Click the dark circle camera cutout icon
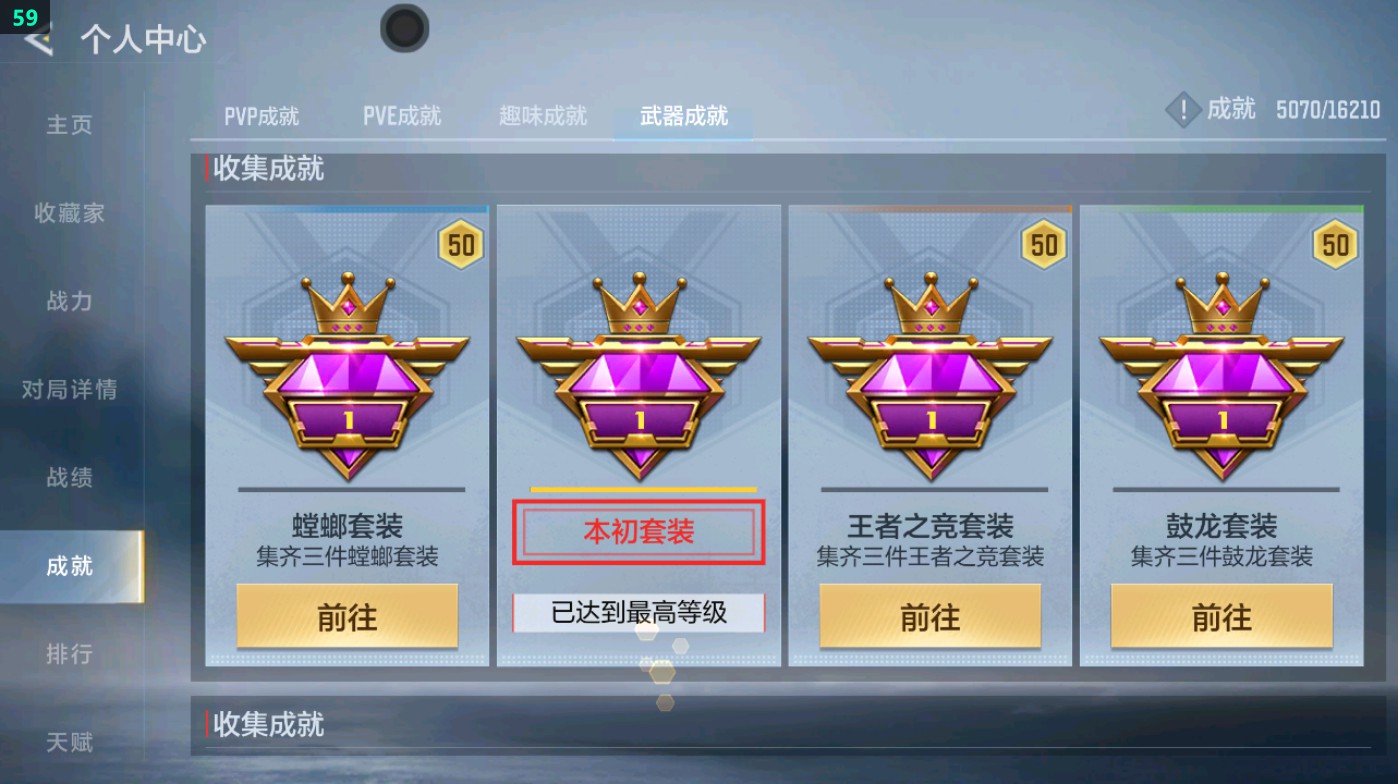 [x=404, y=29]
